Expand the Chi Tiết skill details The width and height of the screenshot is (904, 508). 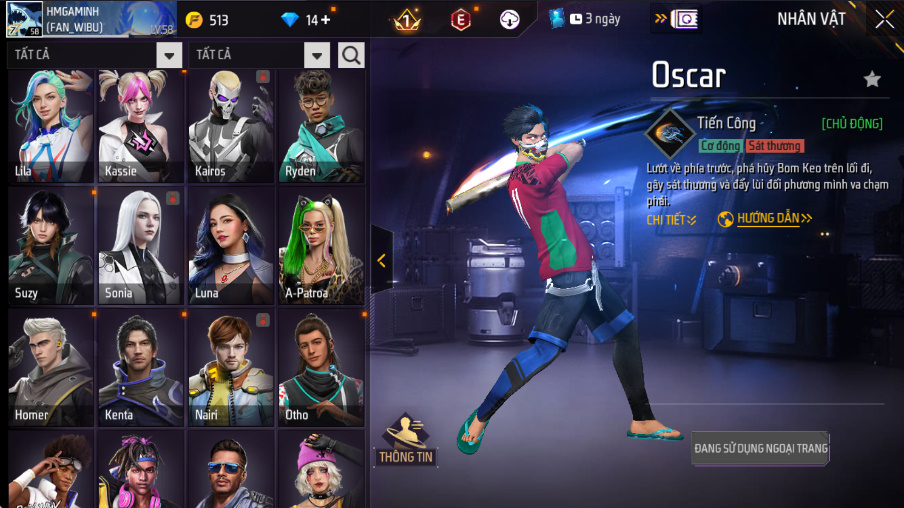coord(671,219)
